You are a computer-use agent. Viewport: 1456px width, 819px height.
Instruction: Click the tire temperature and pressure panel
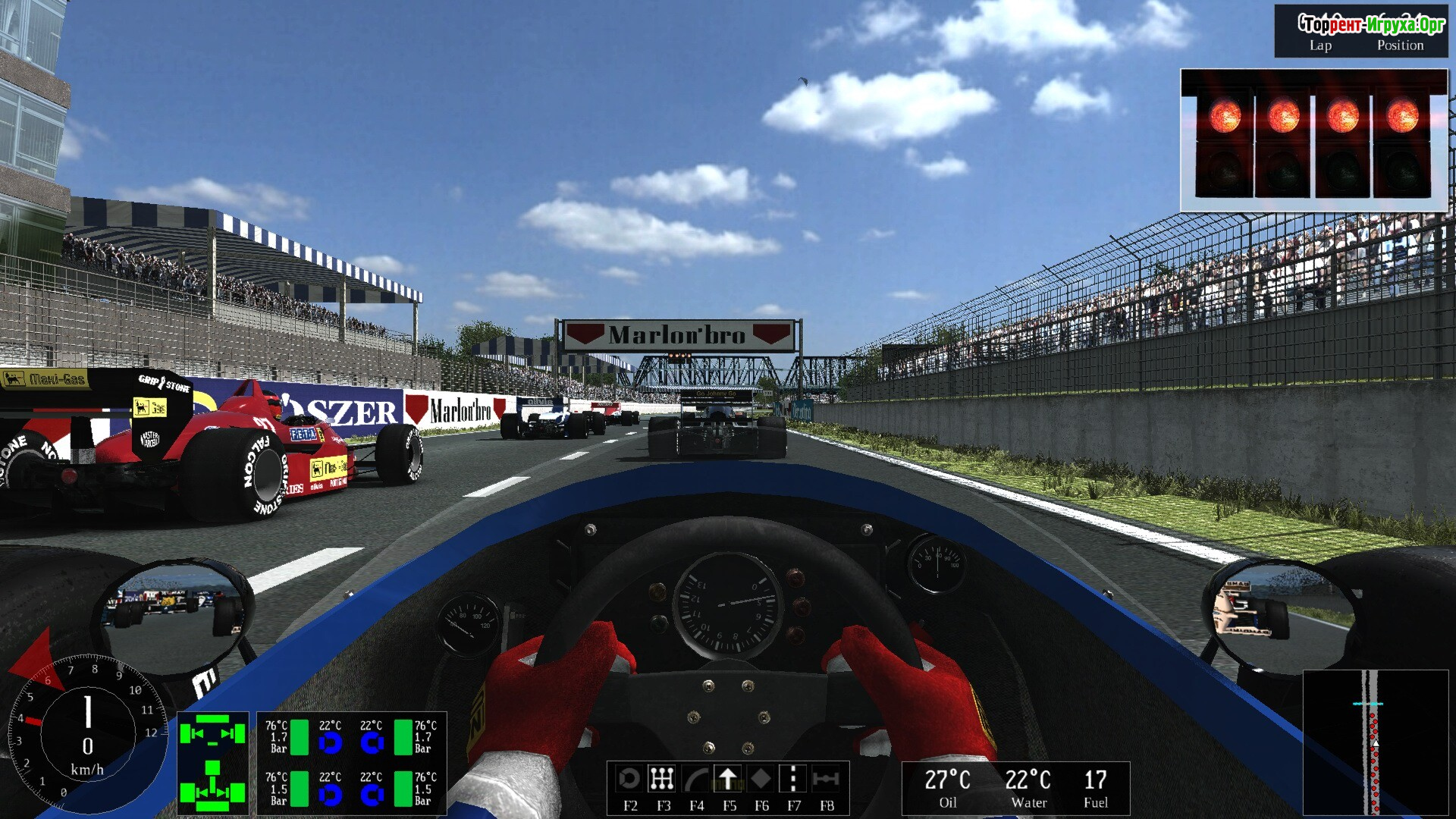[x=351, y=763]
